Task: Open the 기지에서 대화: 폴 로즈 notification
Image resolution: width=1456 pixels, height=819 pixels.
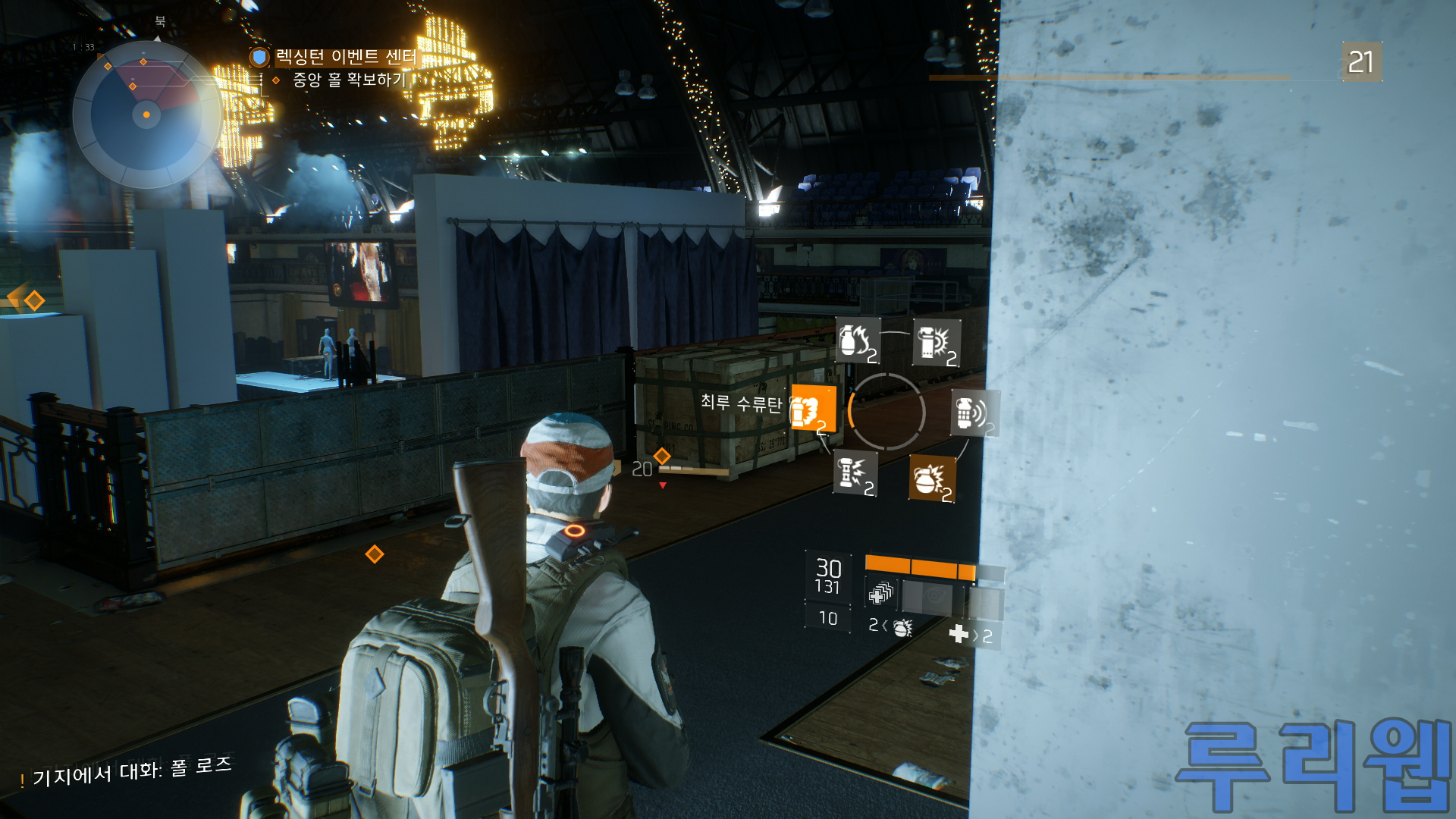Action: (x=130, y=772)
